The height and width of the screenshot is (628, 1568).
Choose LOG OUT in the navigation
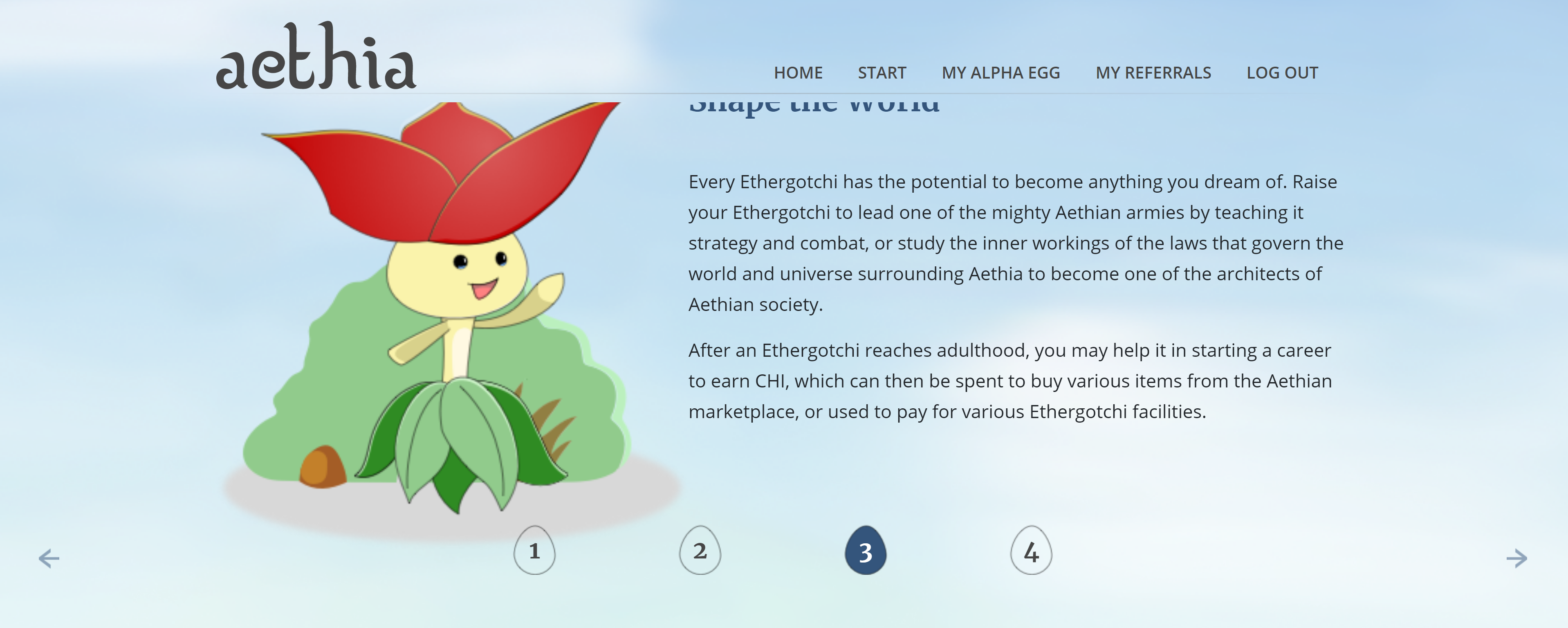coord(1282,73)
